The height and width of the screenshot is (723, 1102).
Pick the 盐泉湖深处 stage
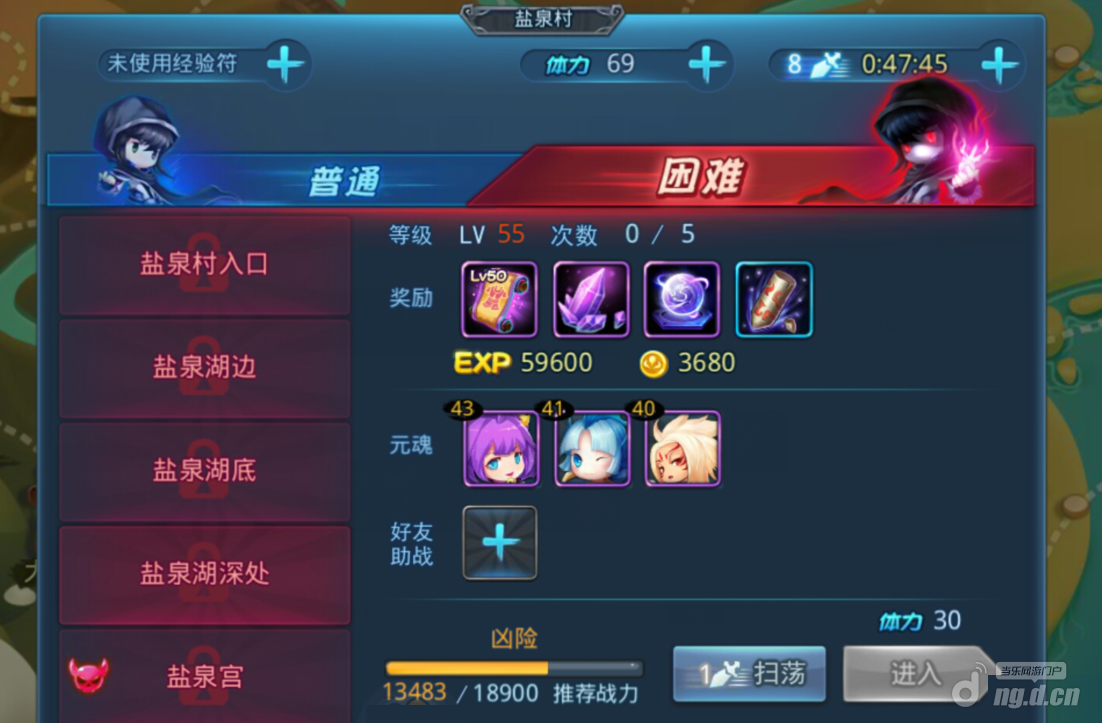tap(204, 573)
